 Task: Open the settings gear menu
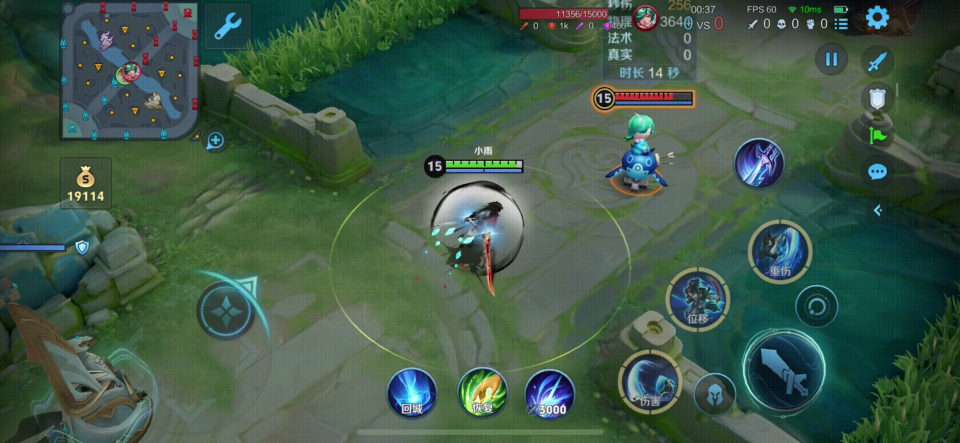click(x=877, y=17)
